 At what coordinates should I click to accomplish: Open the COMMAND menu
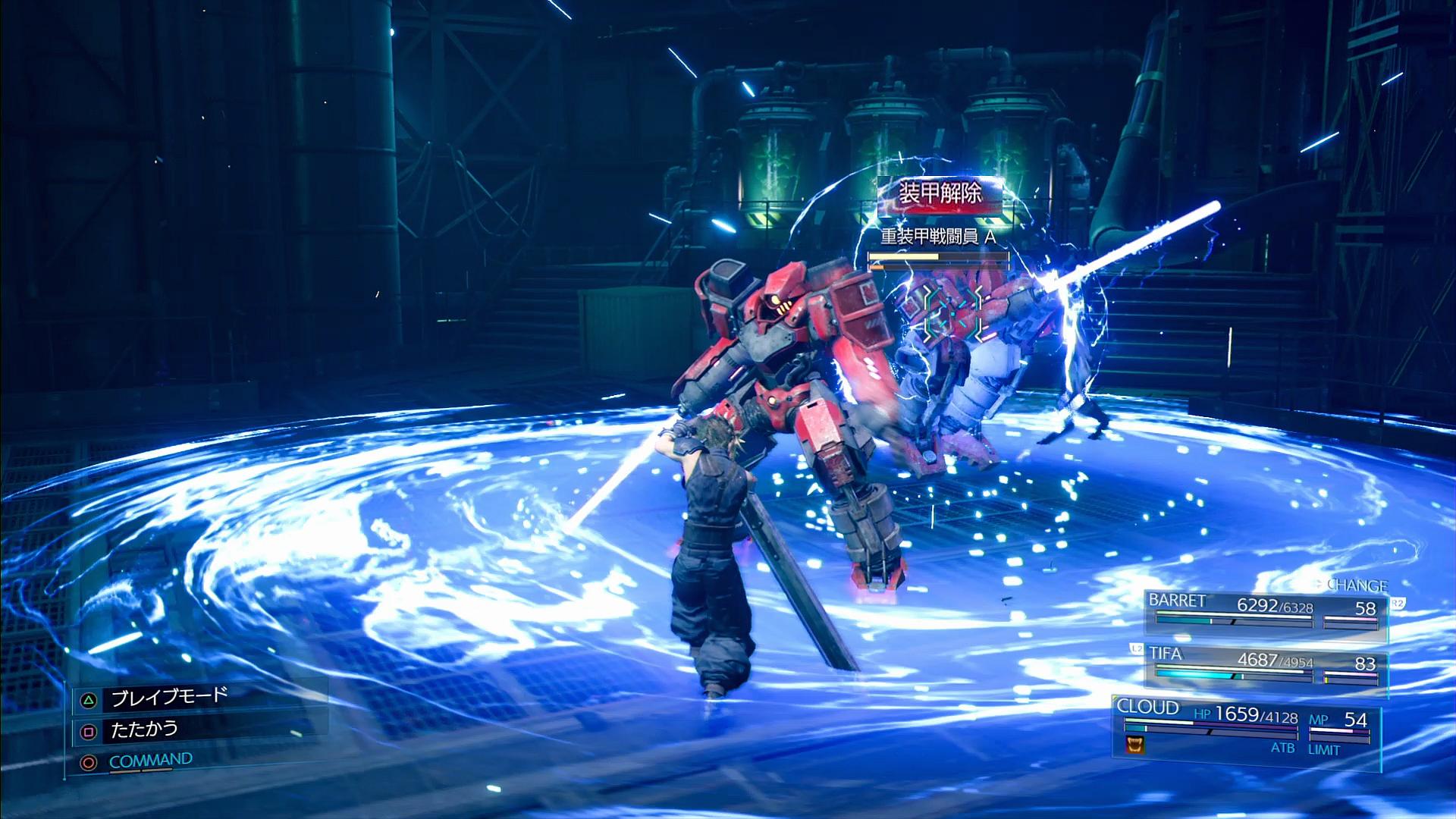point(150,761)
